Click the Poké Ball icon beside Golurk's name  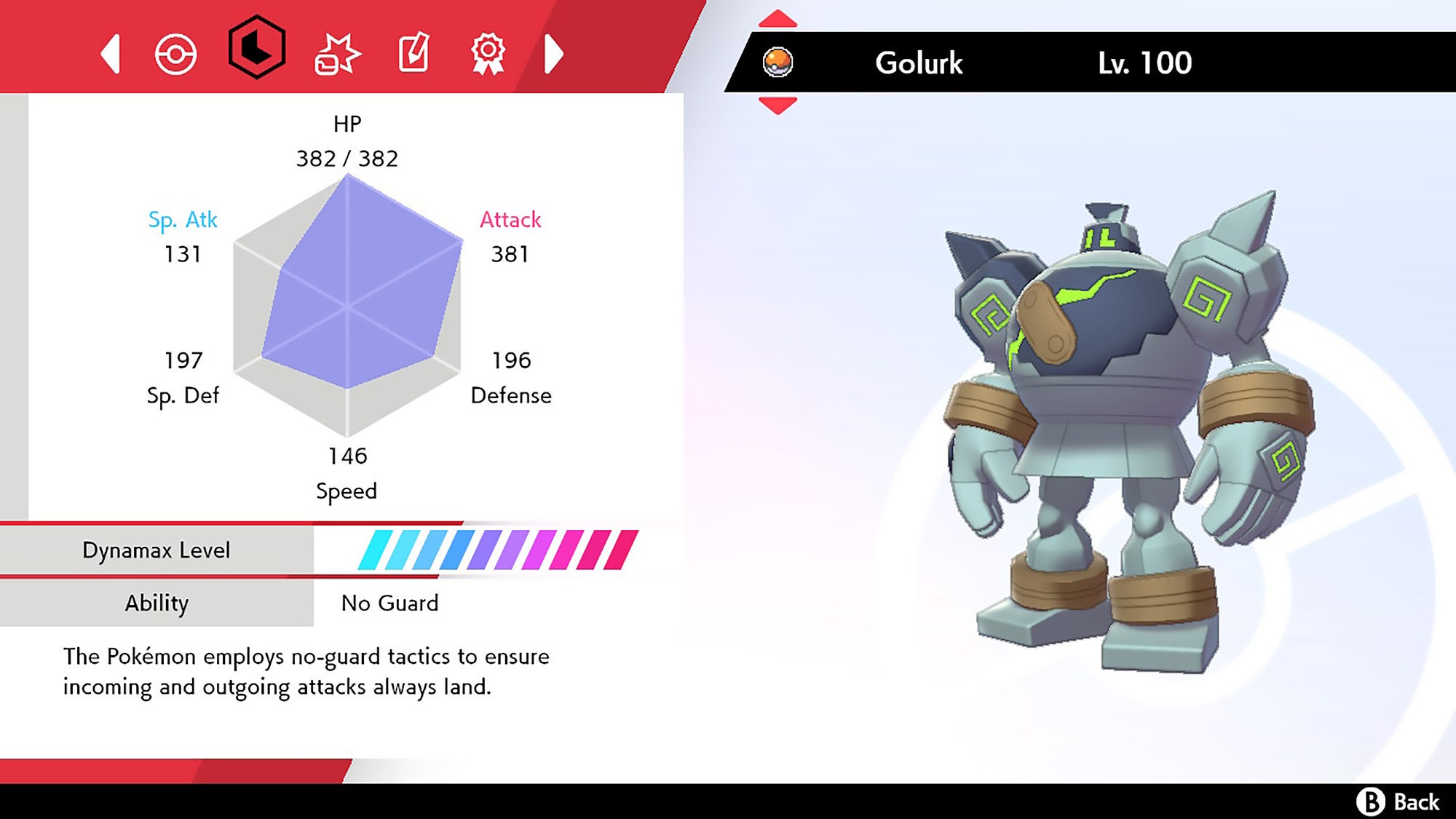778,63
